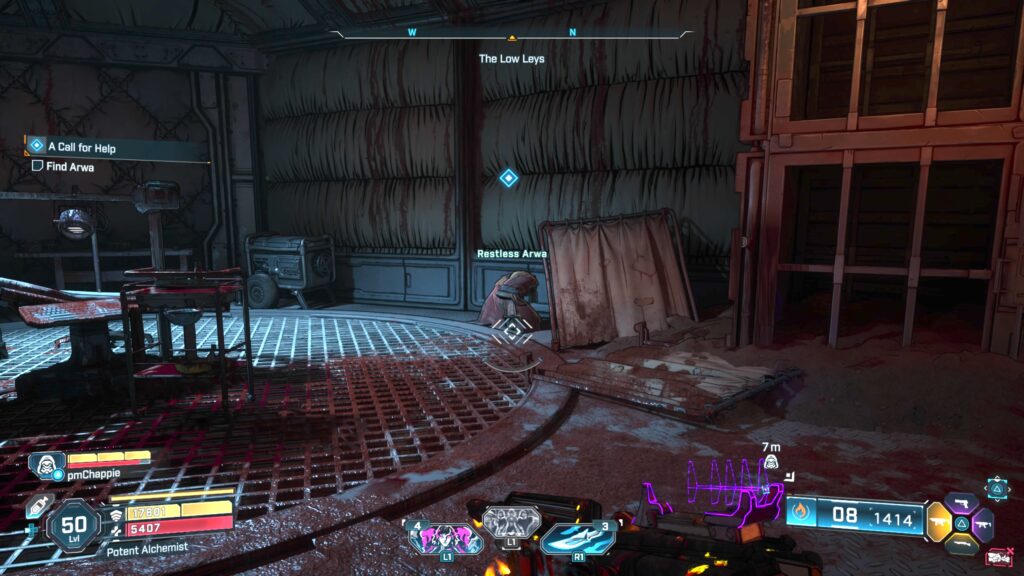Click the blue diamond quest waypoint marker
1024x576 pixels.
click(x=508, y=178)
